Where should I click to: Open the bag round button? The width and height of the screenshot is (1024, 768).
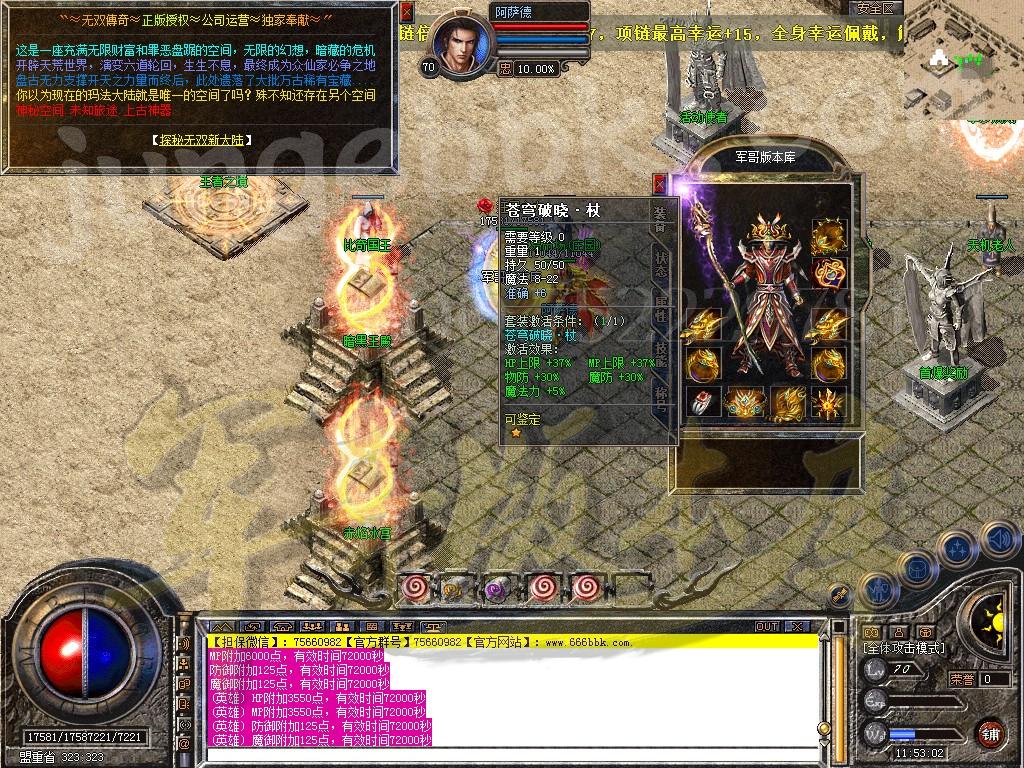point(918,568)
